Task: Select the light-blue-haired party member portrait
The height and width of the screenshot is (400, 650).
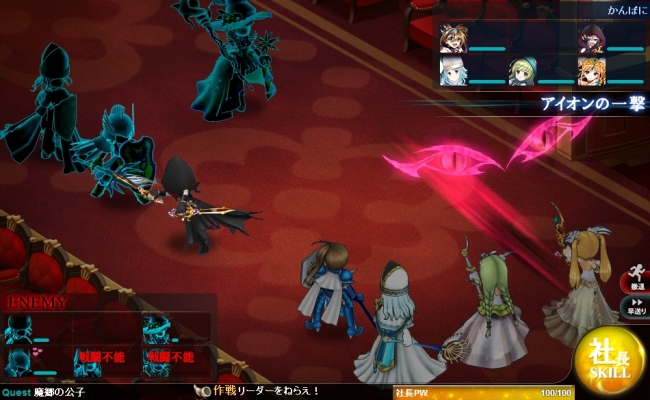Action: point(452,71)
